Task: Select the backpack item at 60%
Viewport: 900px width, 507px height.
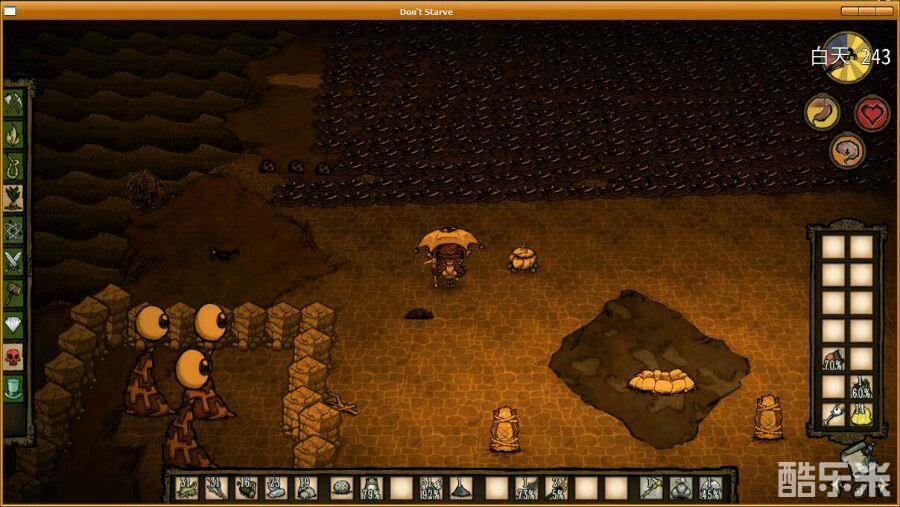Action: [x=860, y=387]
